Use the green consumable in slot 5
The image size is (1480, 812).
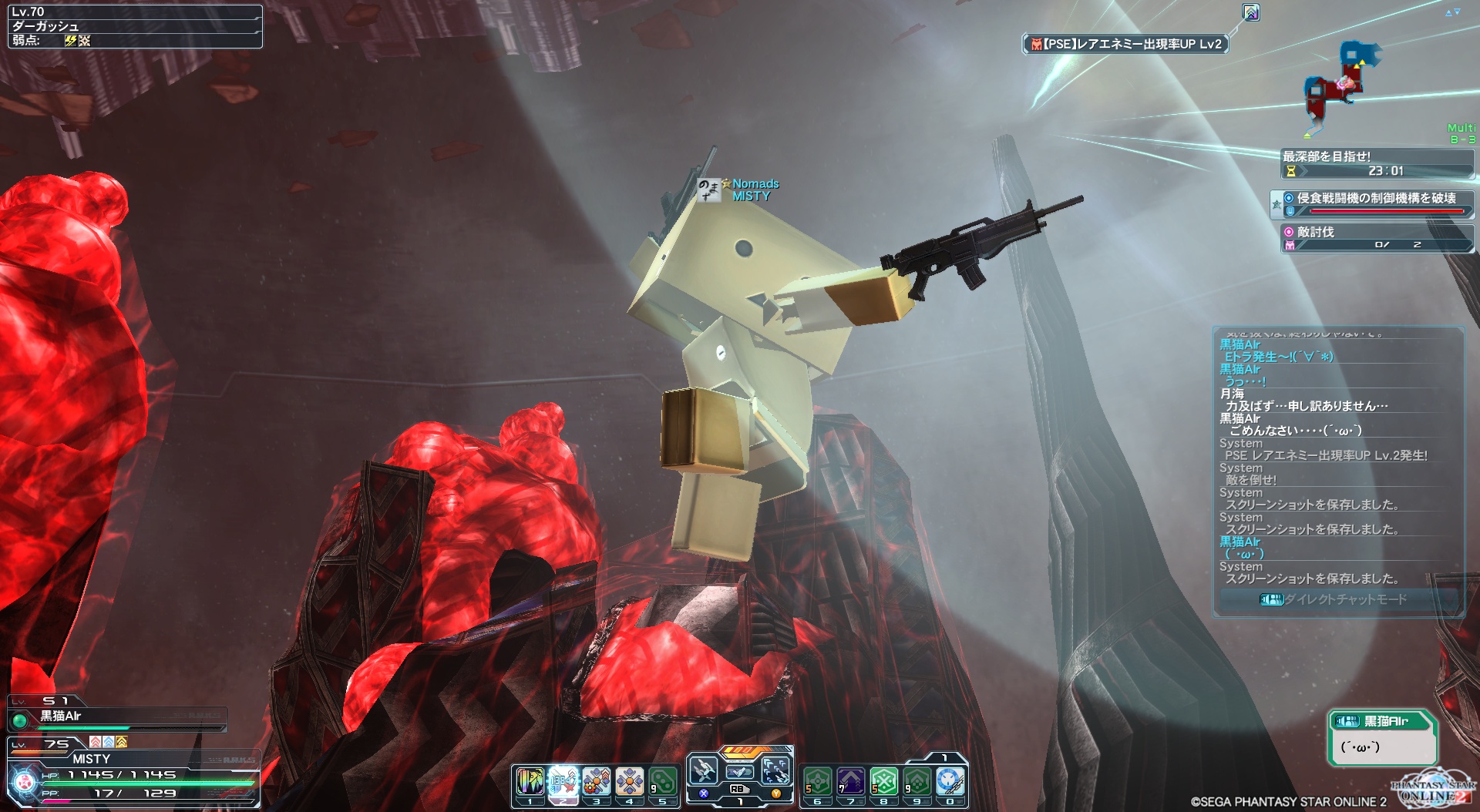click(x=662, y=782)
